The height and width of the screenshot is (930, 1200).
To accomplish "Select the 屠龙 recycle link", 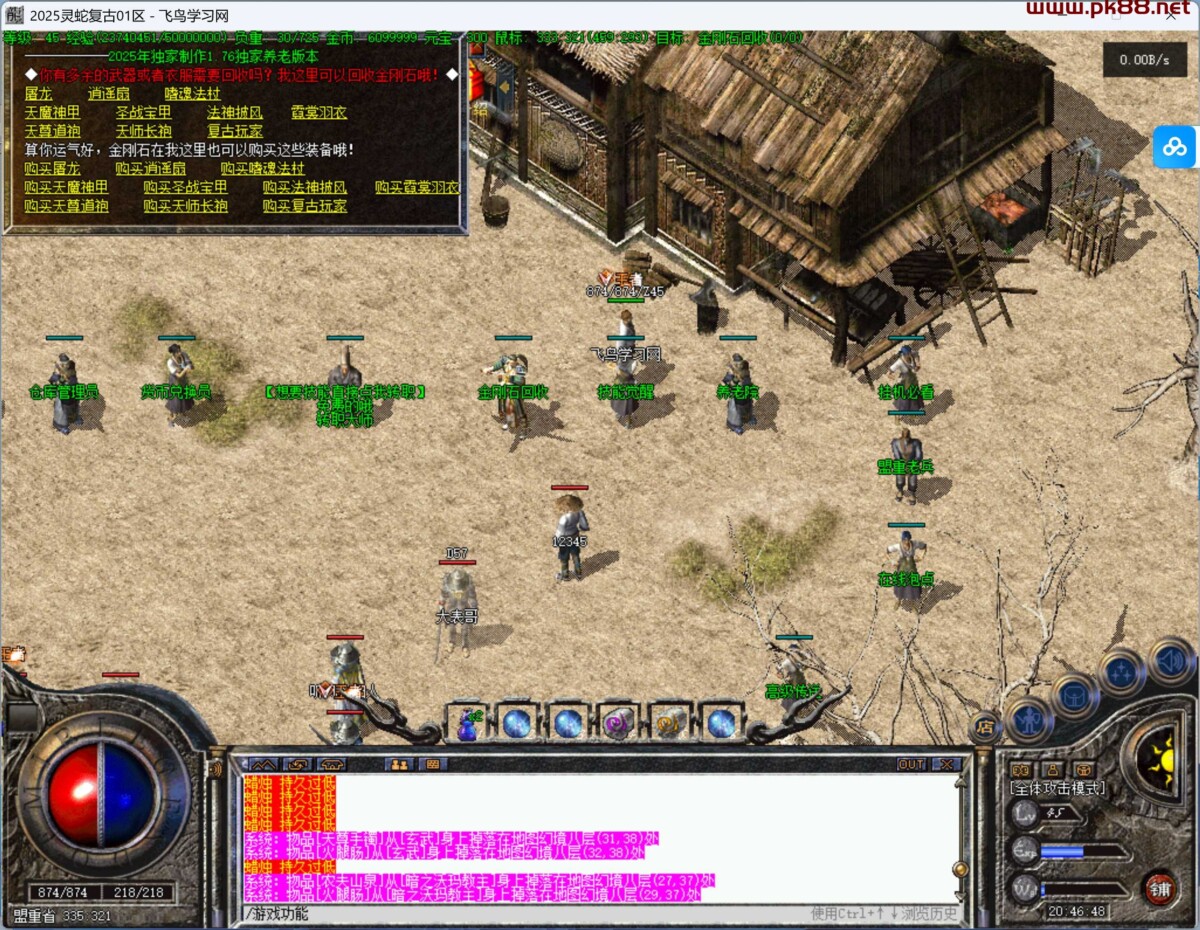I will (x=38, y=93).
